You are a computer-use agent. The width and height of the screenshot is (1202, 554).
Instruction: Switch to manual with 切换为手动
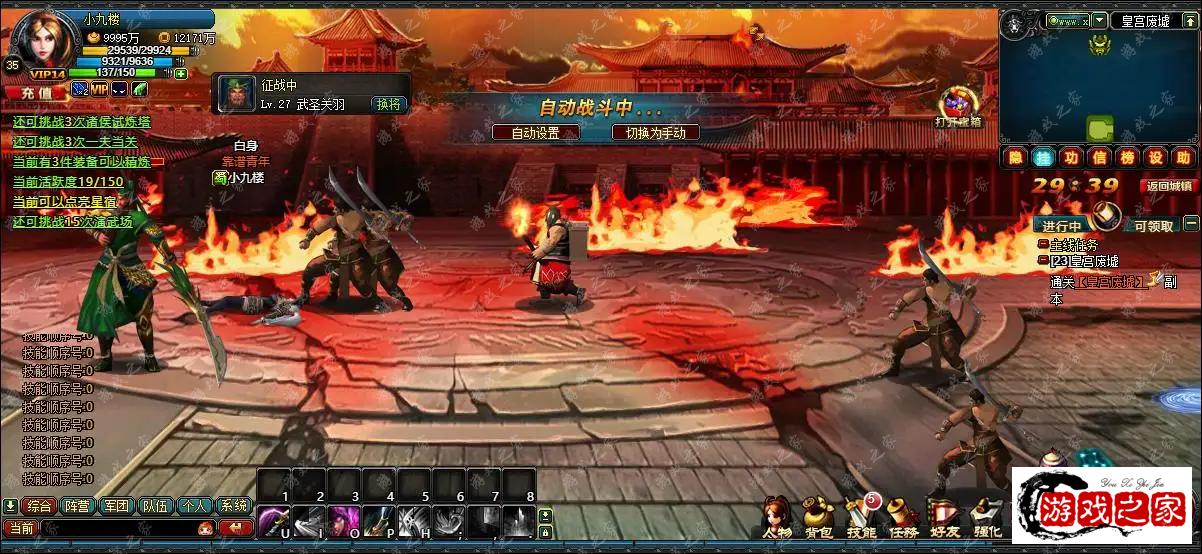pos(655,132)
